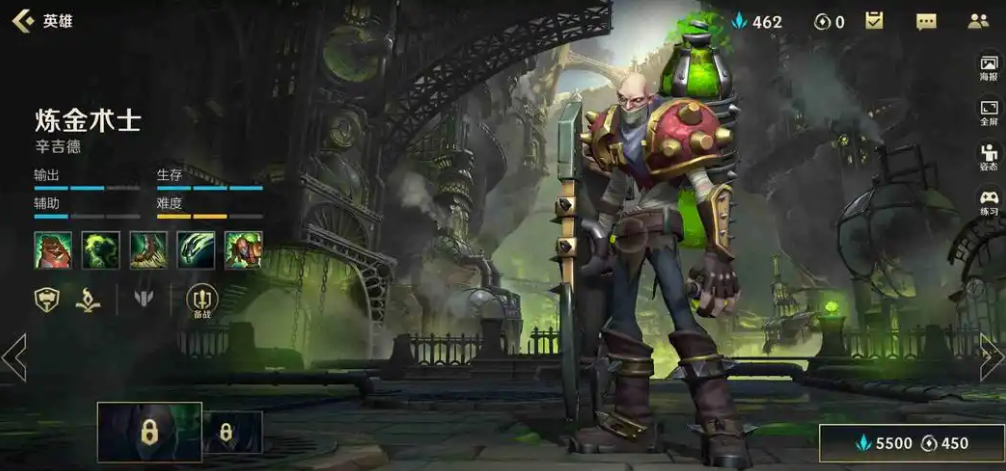
Task: Click the hammer shield role badge
Action: pyautogui.click(x=47, y=297)
